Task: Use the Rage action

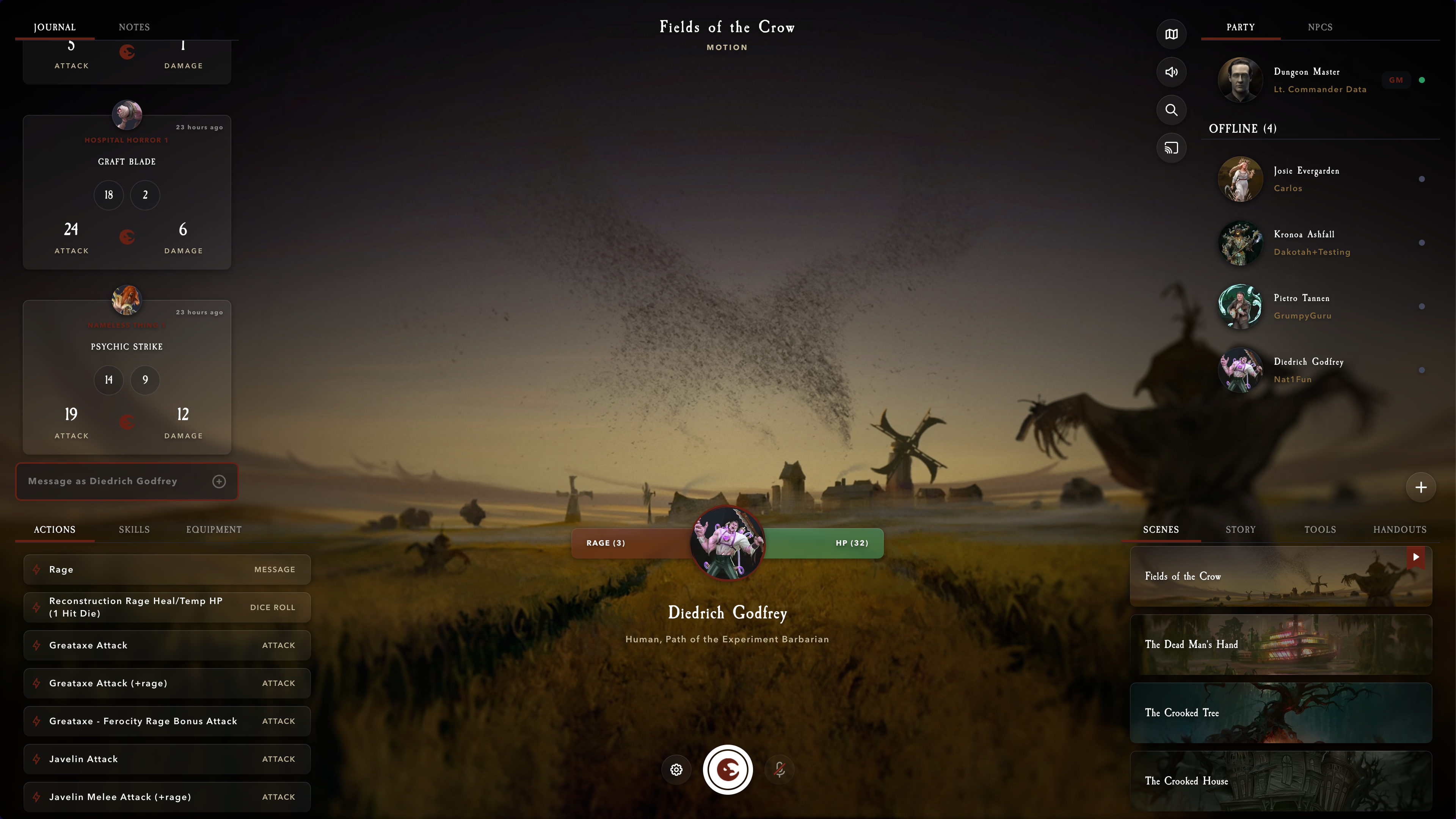Action: (167, 569)
